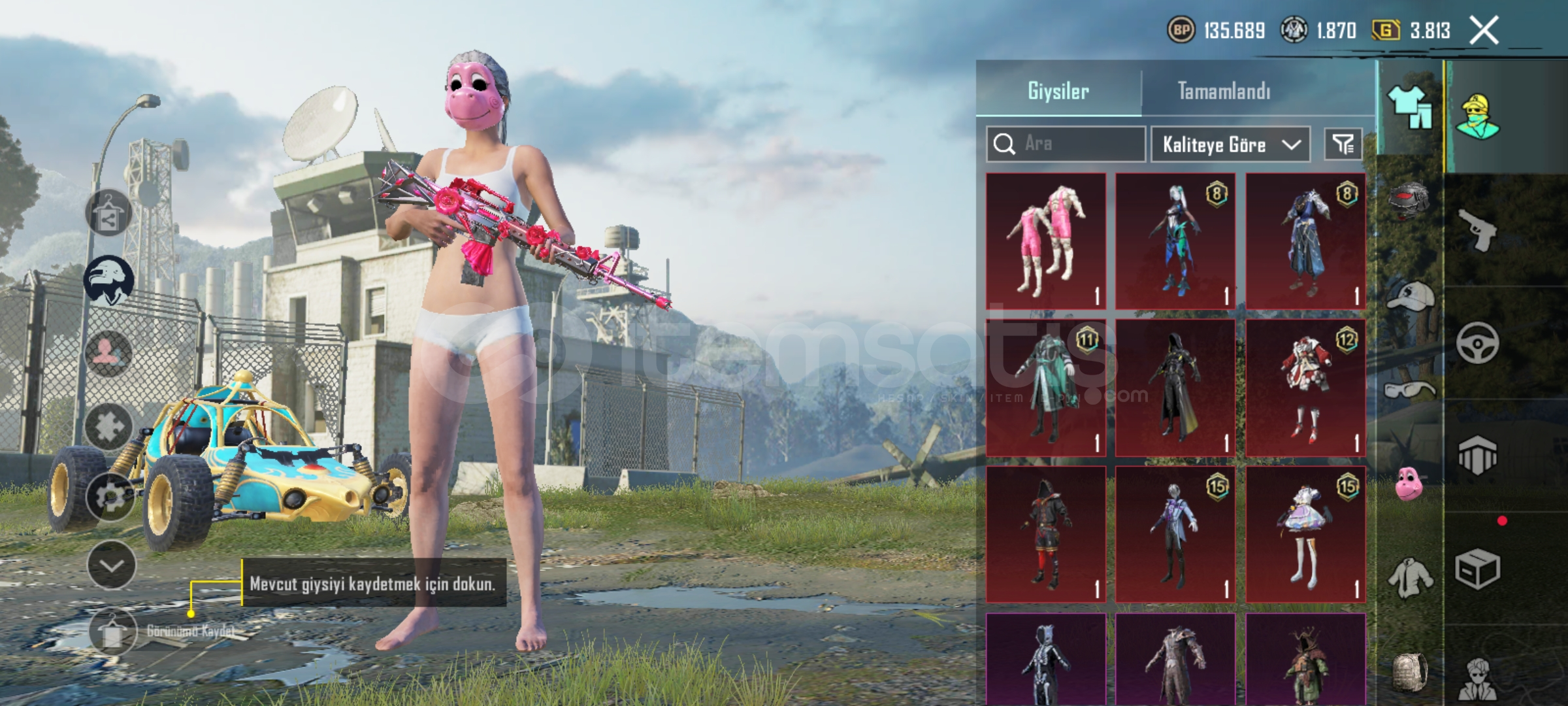The height and width of the screenshot is (706, 1568).
Task: Open the Tamamlandı tab
Action: click(1224, 91)
